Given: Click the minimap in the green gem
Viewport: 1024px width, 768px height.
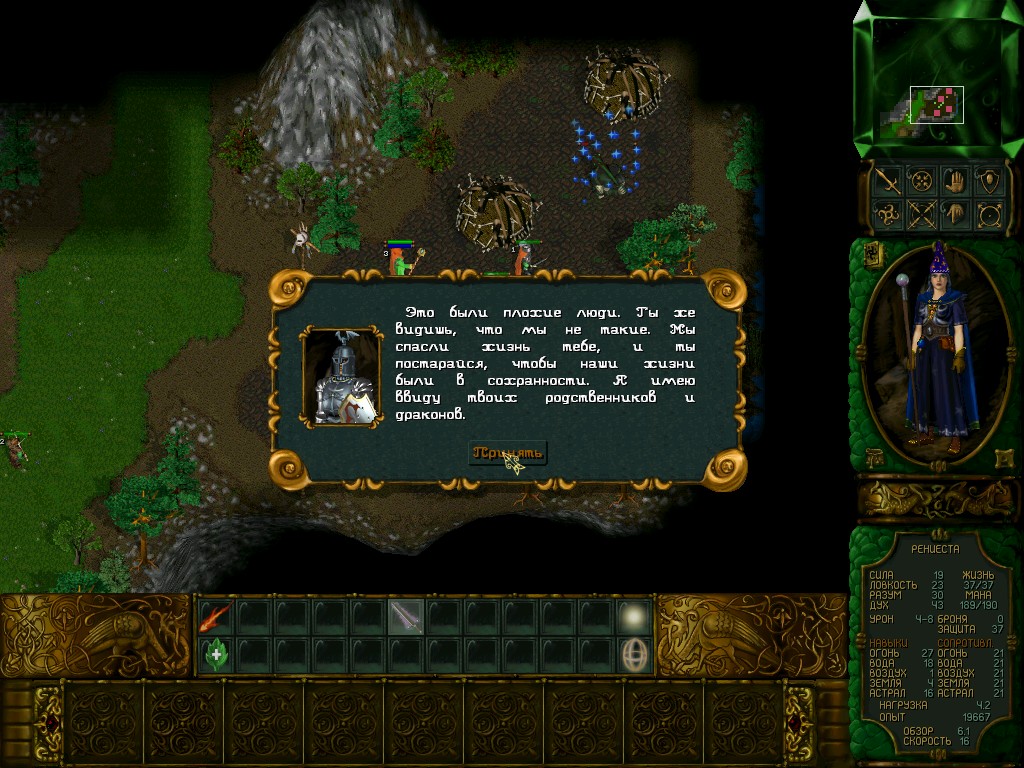Looking at the screenshot, I should click(936, 105).
